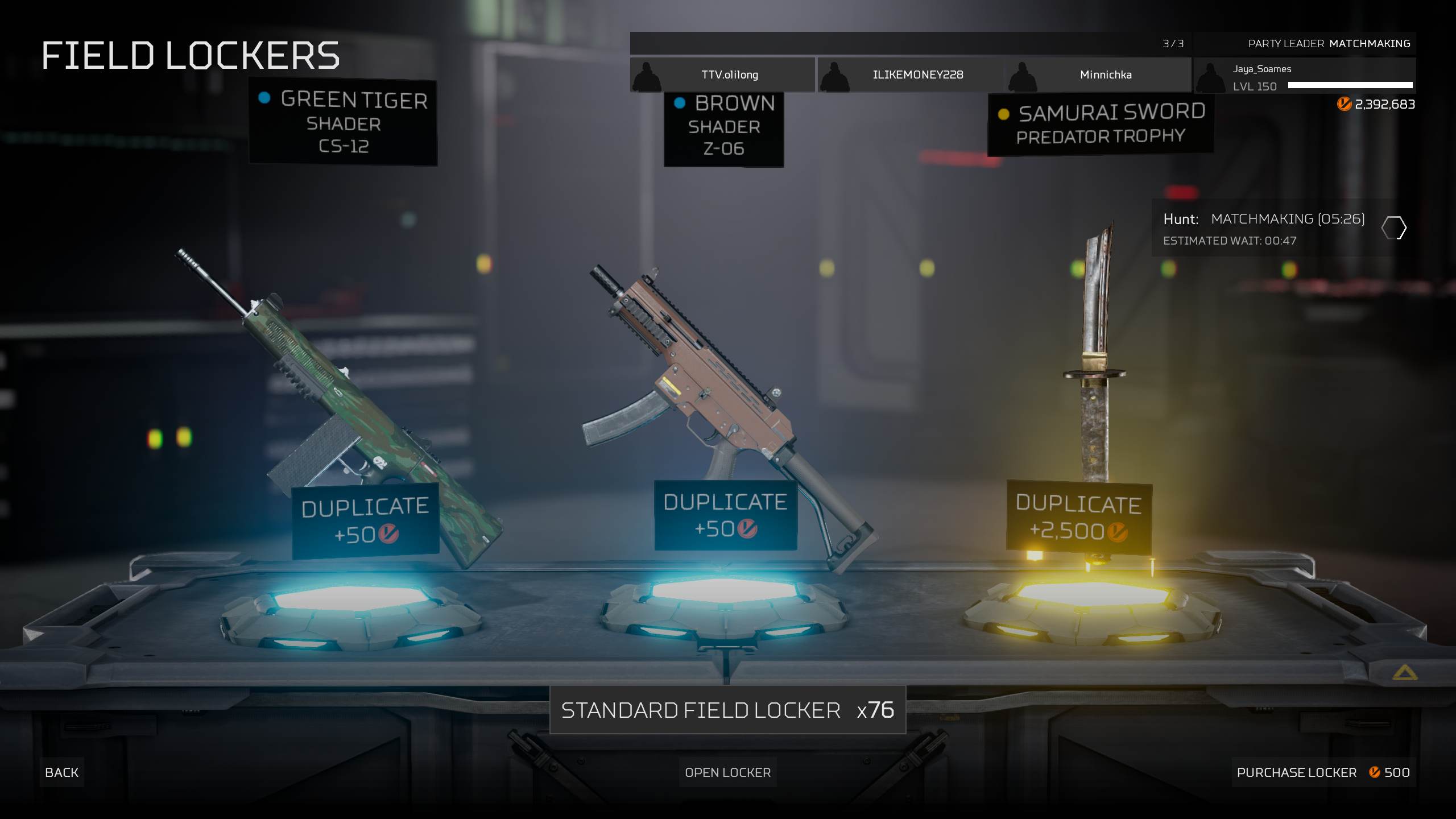Select the Brown Z-06 shader reward

pyautogui.click(x=723, y=126)
